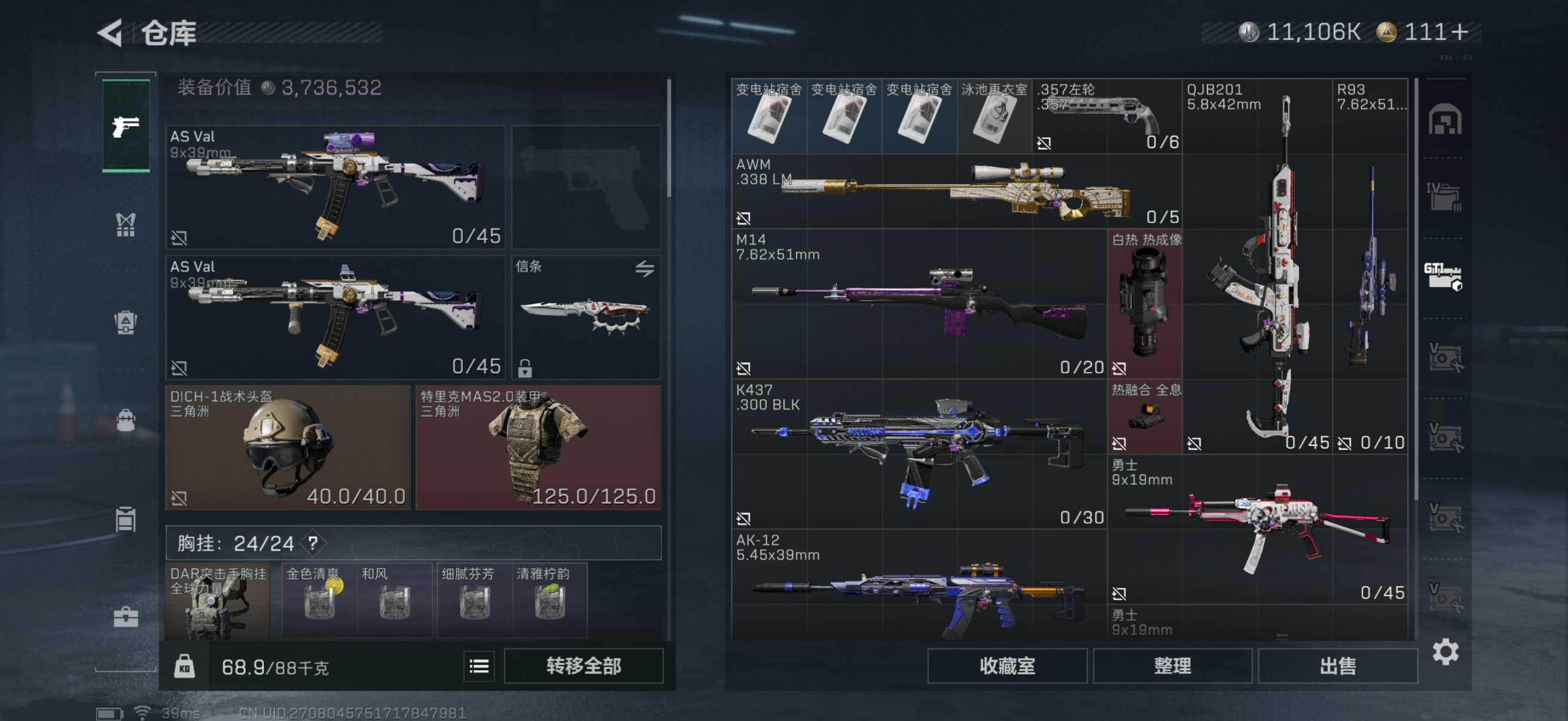Add currency with the plus button
The image size is (1568, 721).
pos(1460,32)
